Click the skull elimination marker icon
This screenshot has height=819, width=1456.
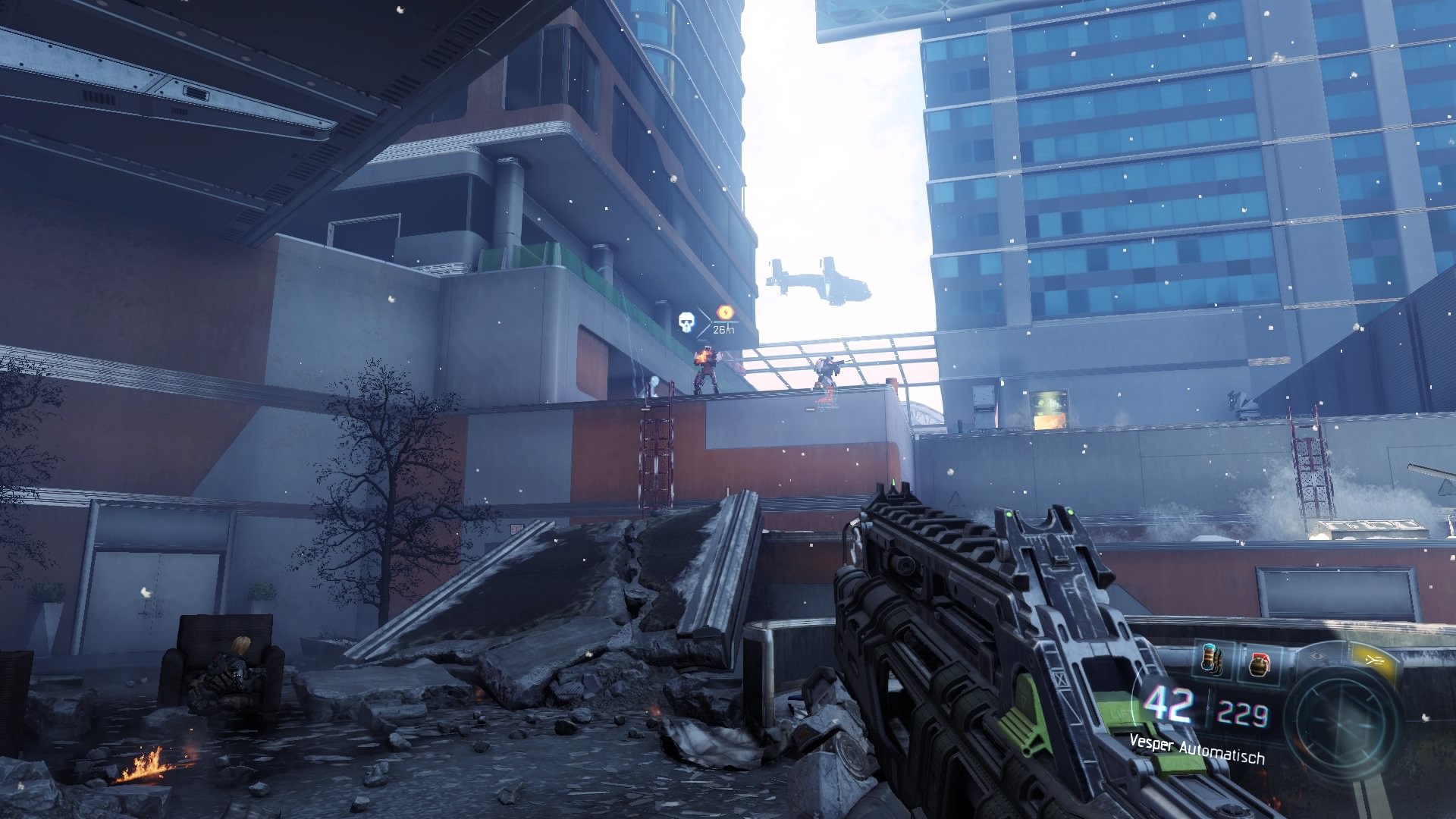coord(685,321)
